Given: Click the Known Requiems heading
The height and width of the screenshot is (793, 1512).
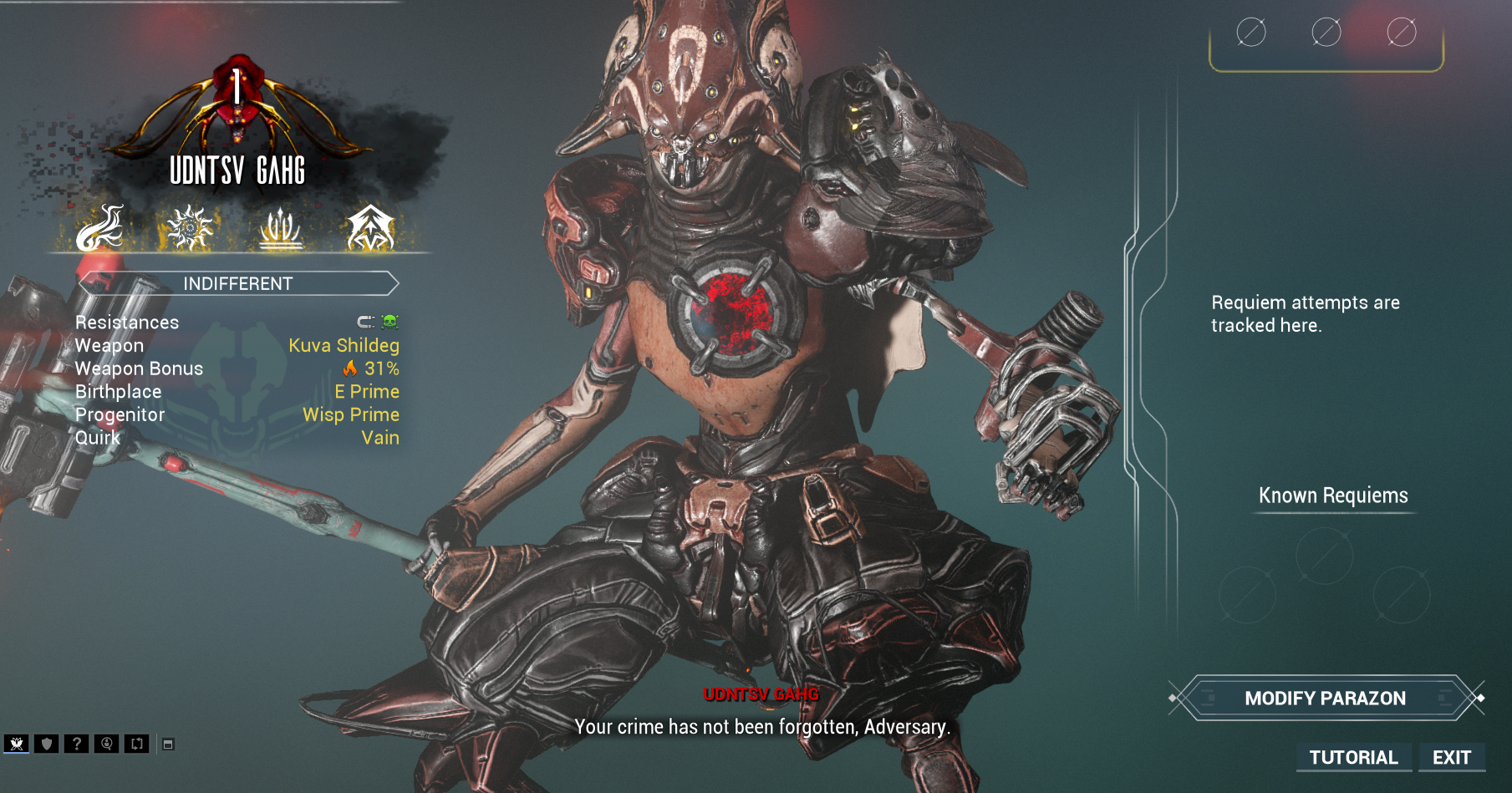Looking at the screenshot, I should (1333, 496).
